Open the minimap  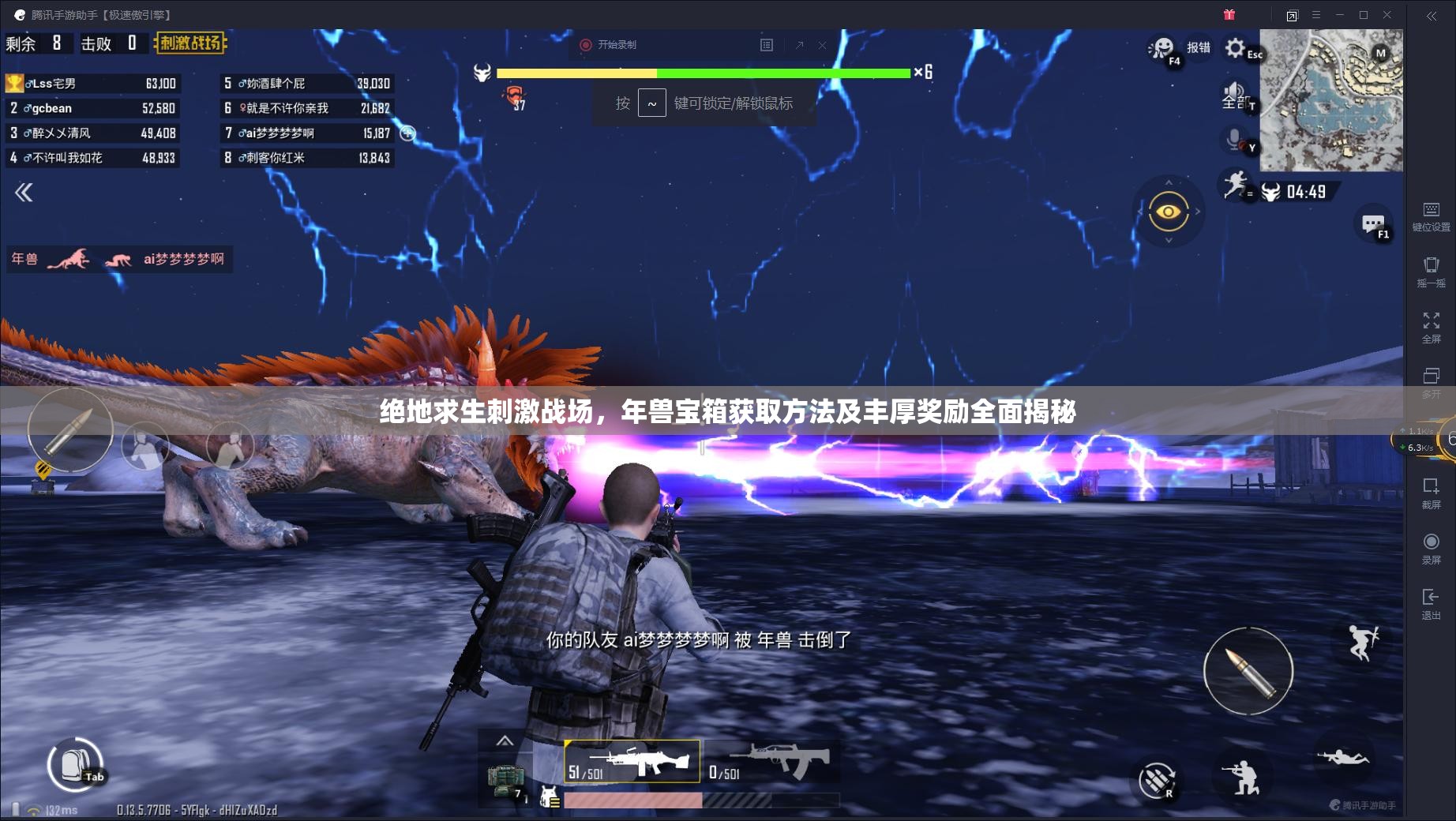tap(1330, 100)
